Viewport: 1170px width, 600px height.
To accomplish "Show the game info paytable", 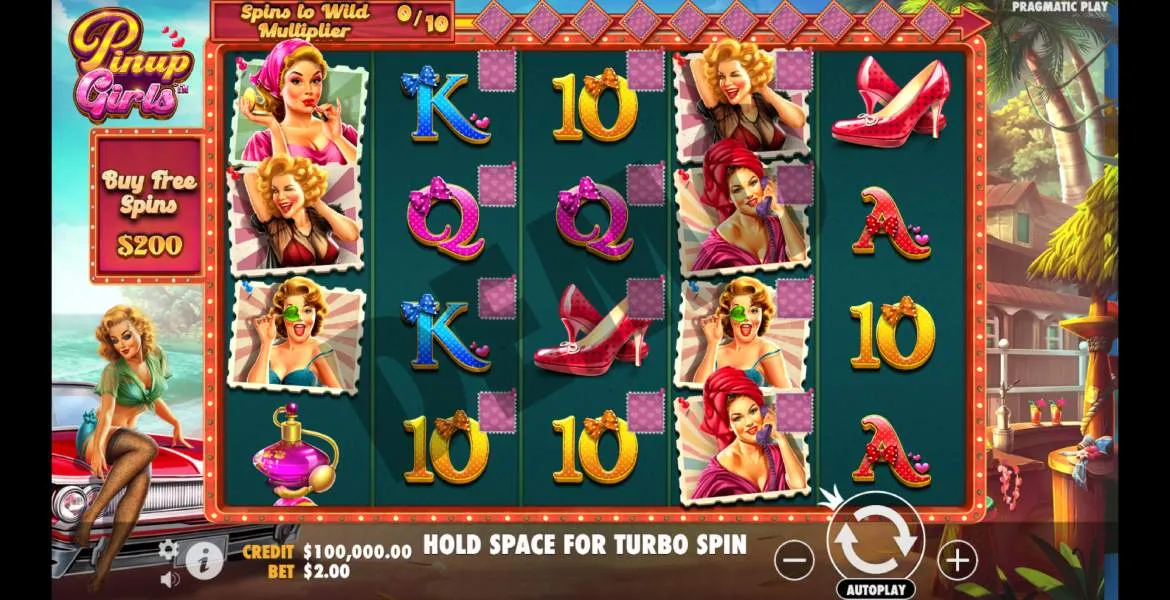I will (x=204, y=562).
